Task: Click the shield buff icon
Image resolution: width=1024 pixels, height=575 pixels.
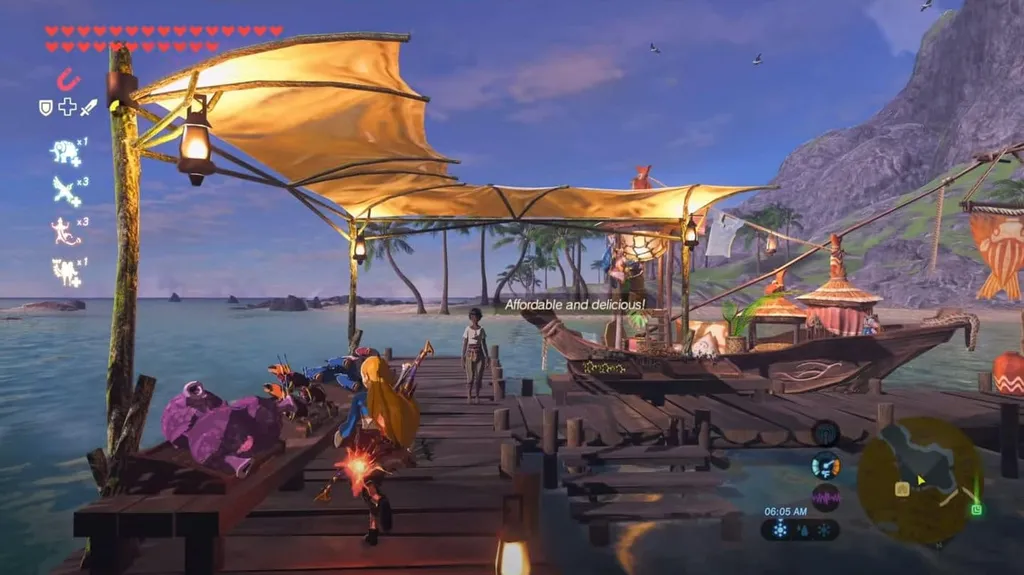Action: [46, 107]
